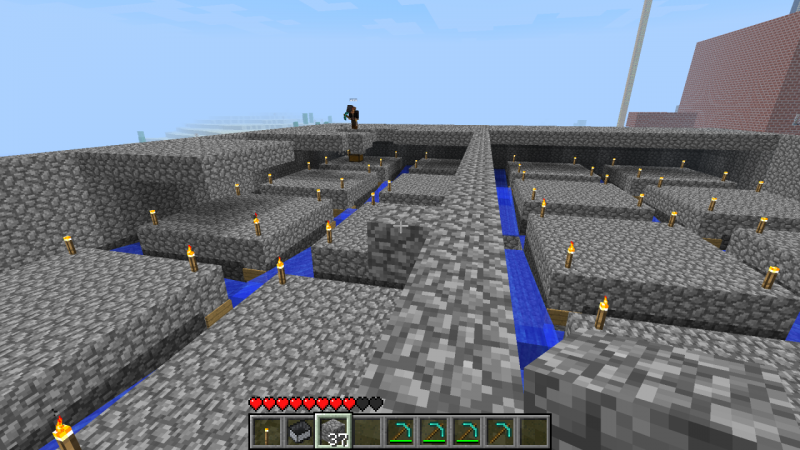Screen dimensions: 800x450
Task: Select the torch hotbar slot
Action: pyautogui.click(x=266, y=431)
